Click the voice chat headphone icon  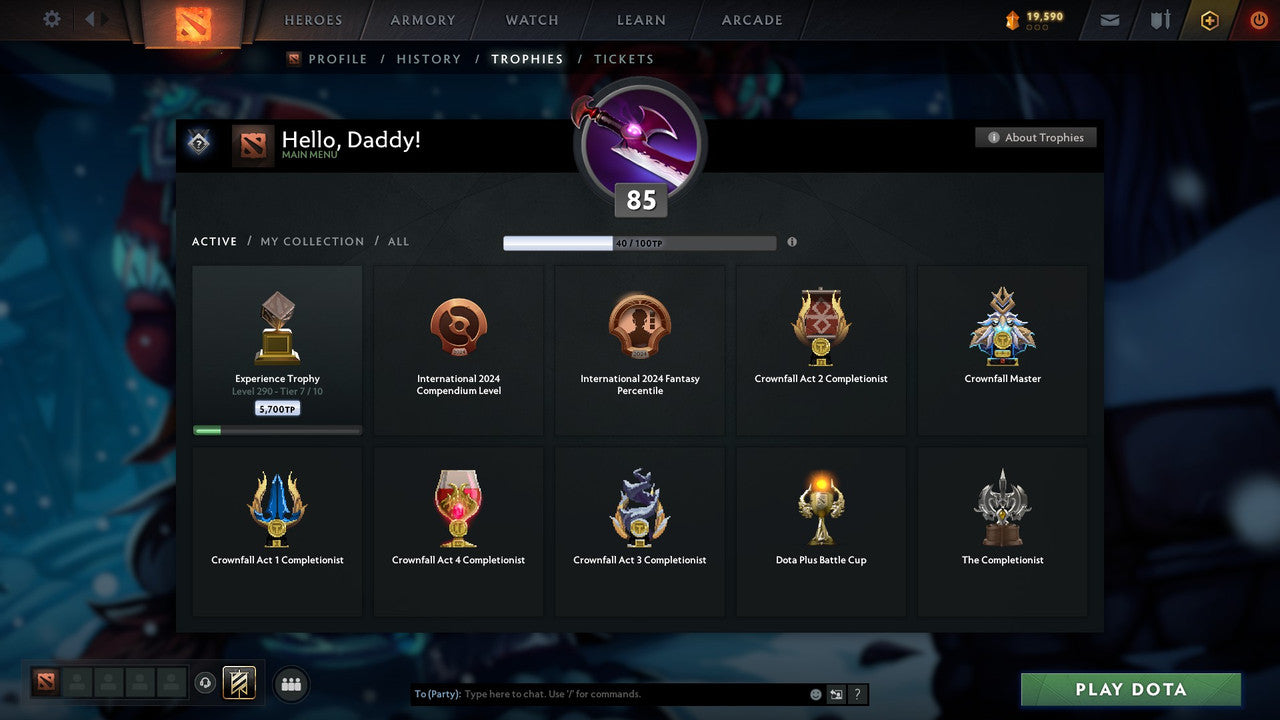point(207,683)
